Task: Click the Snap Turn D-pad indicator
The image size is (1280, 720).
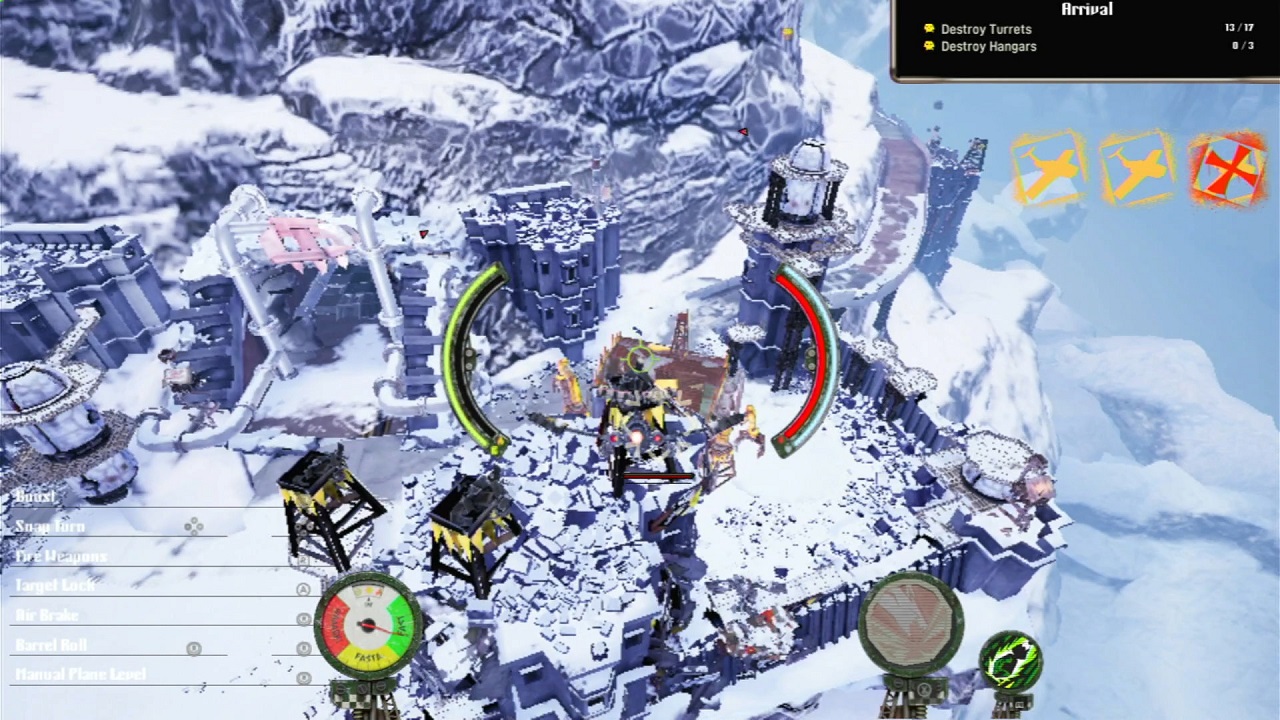Action: coord(193,526)
